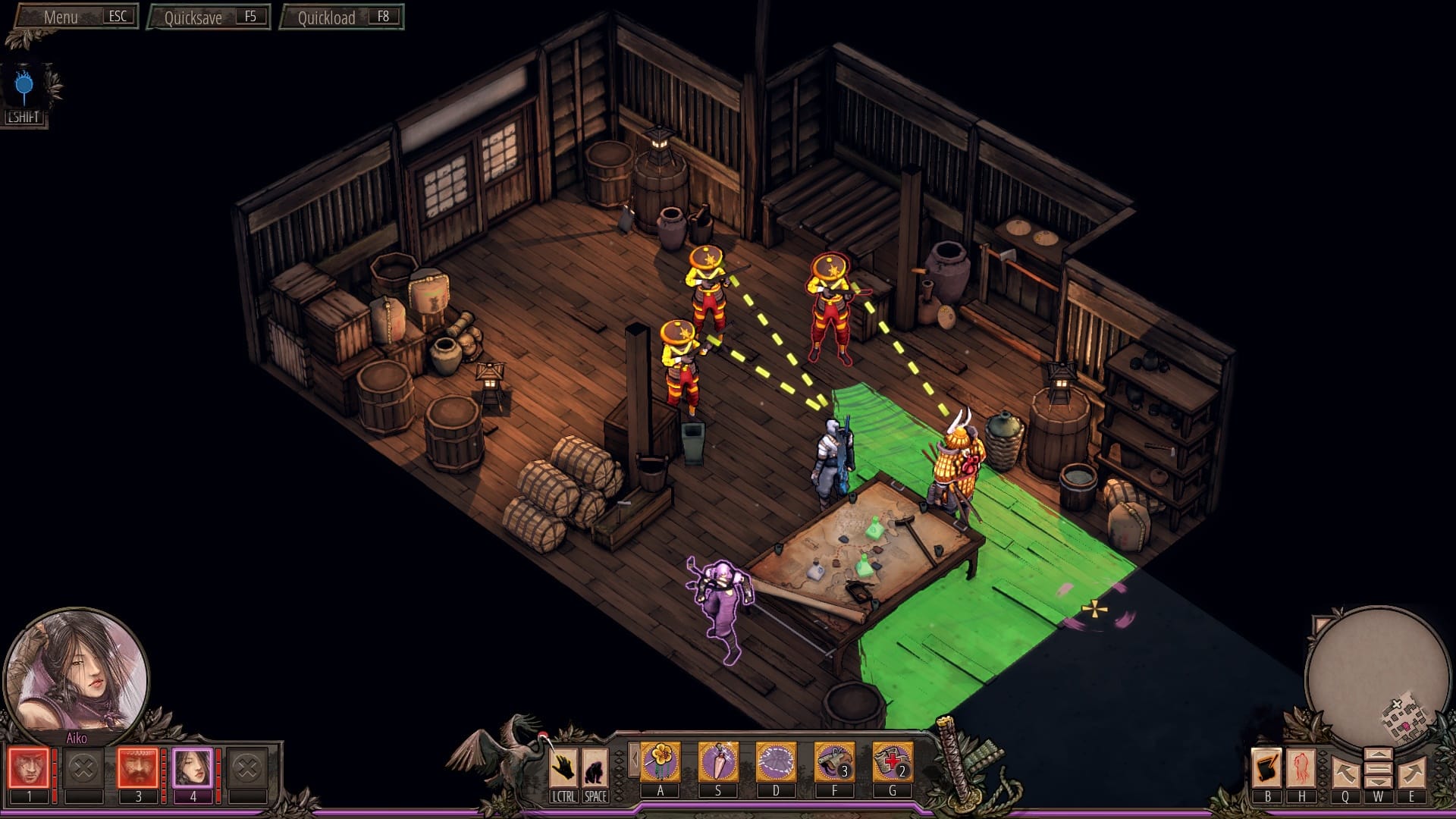The height and width of the screenshot is (819, 1456).
Task: Toggle the crouch stance icon
Action: click(595, 768)
